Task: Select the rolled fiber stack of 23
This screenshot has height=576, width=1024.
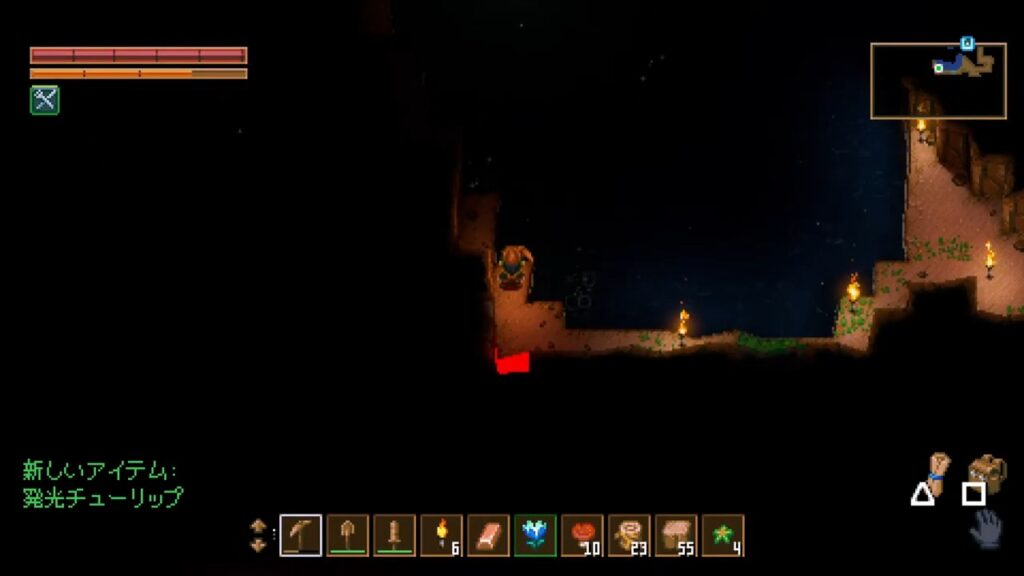Action: tap(630, 535)
